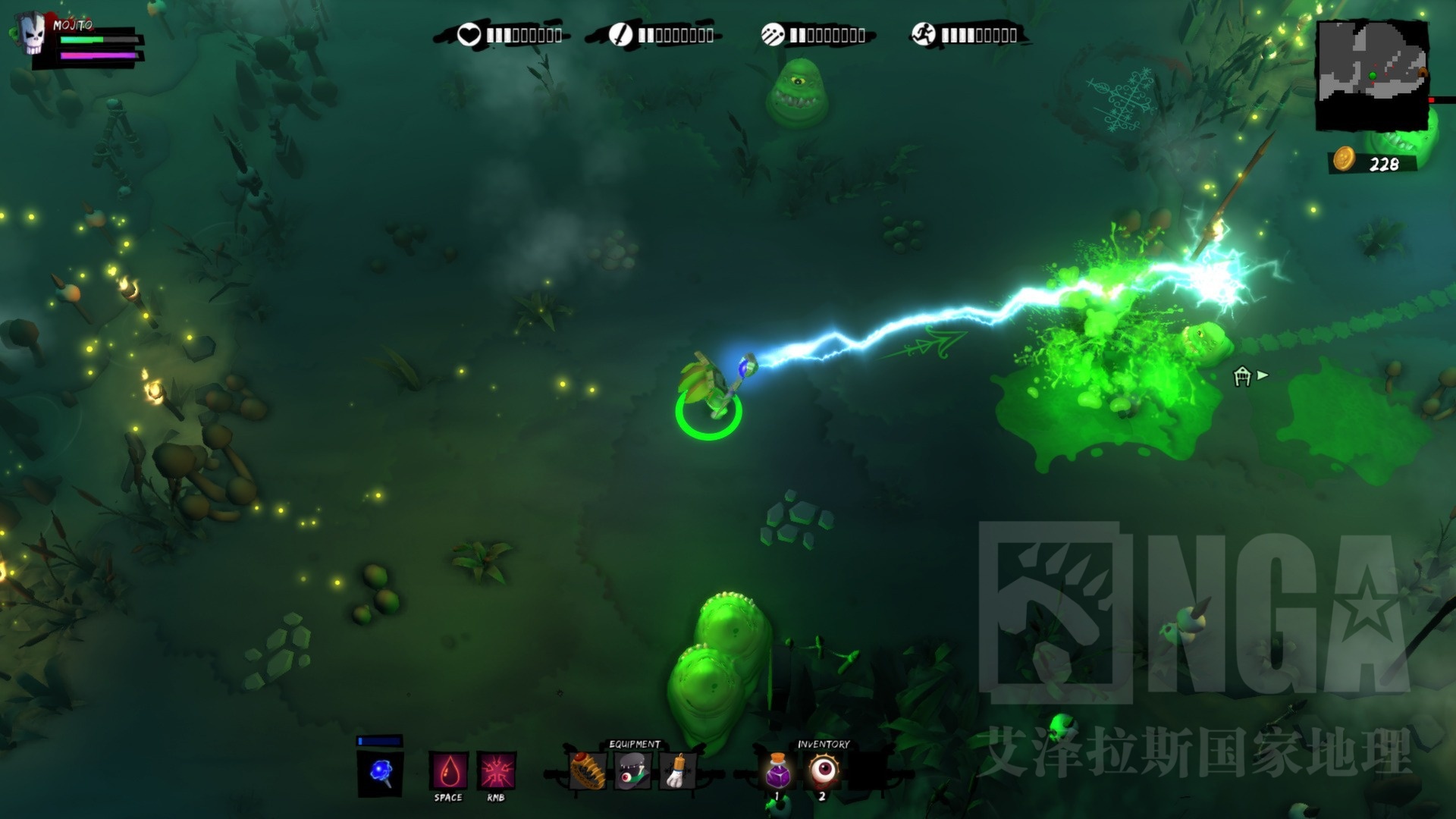Click the sword damage stat icon

pos(620,35)
